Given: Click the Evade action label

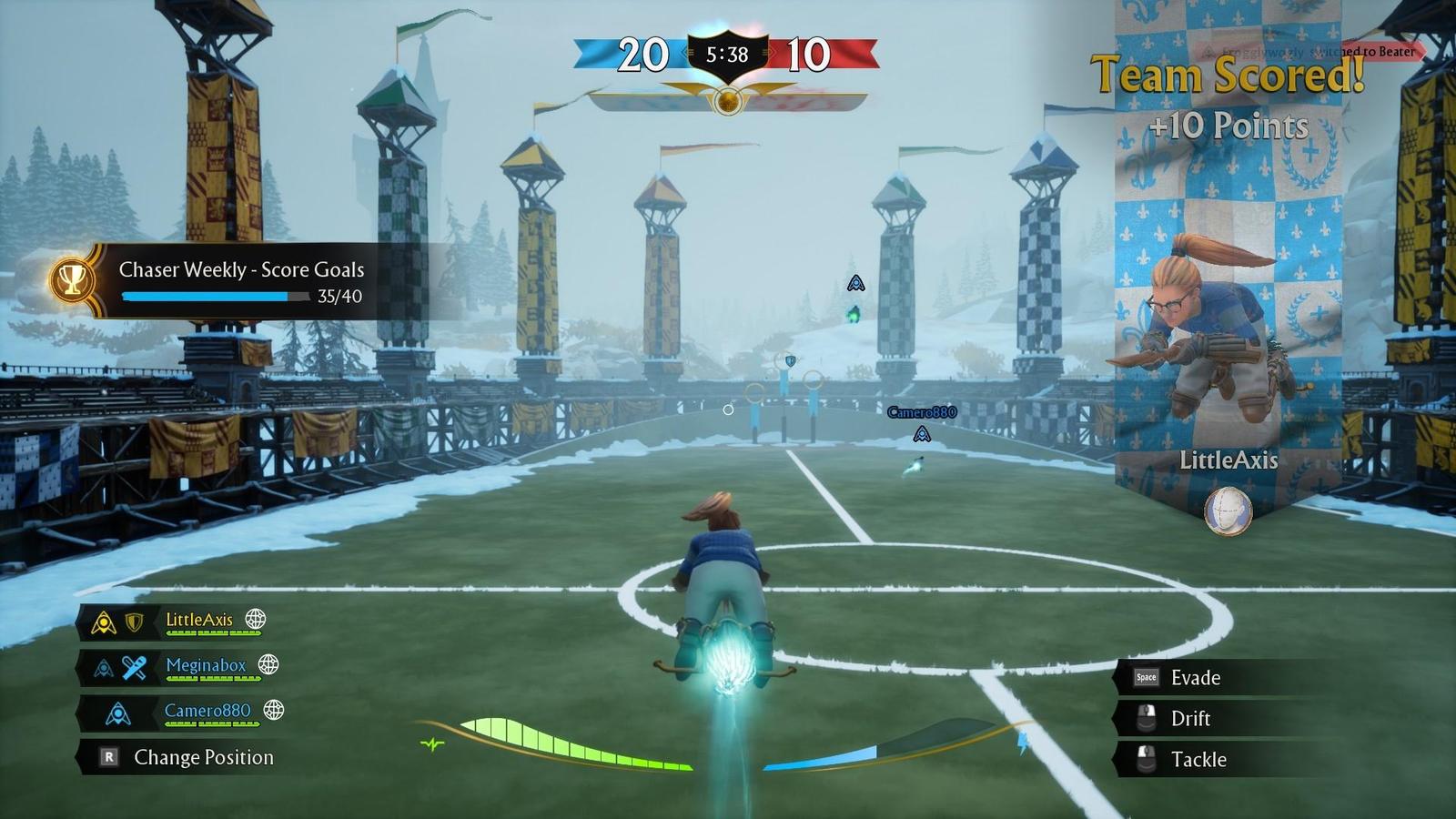Looking at the screenshot, I should 1198,678.
